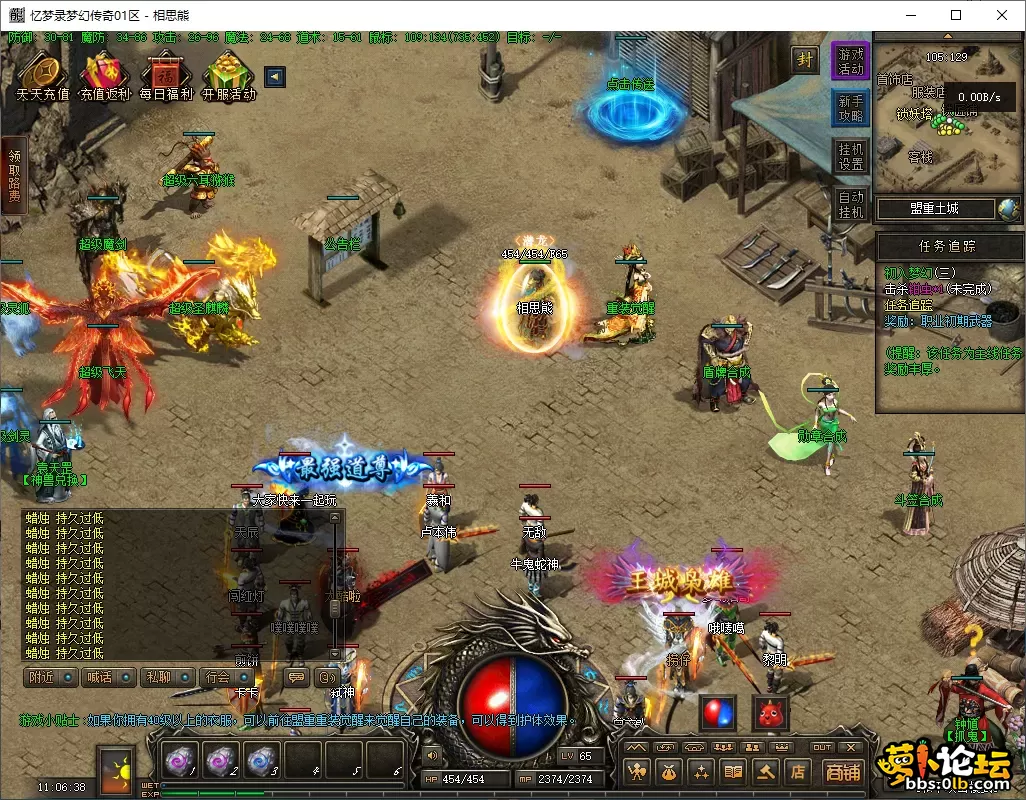Viewport: 1026px width, 800px height.
Task: Open the 新手攻略 beginner guide
Action: pyautogui.click(x=850, y=108)
